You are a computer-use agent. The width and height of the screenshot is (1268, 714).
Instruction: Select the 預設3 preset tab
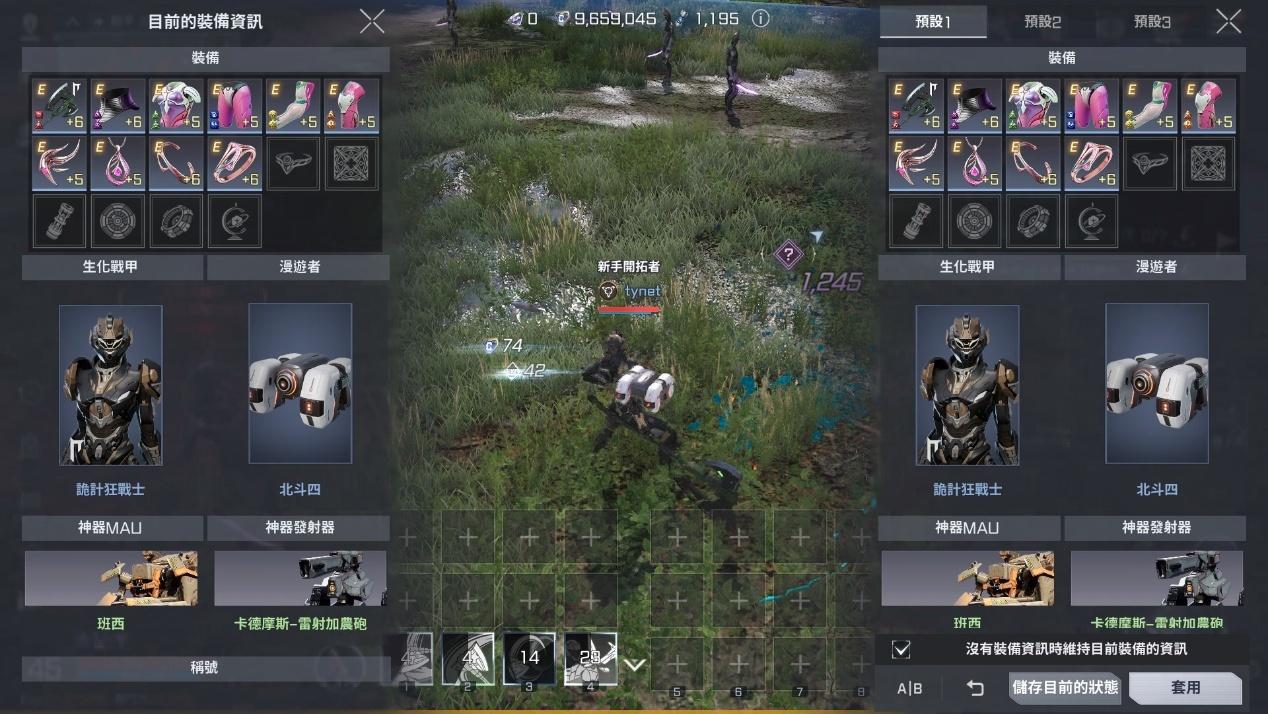pos(1151,22)
